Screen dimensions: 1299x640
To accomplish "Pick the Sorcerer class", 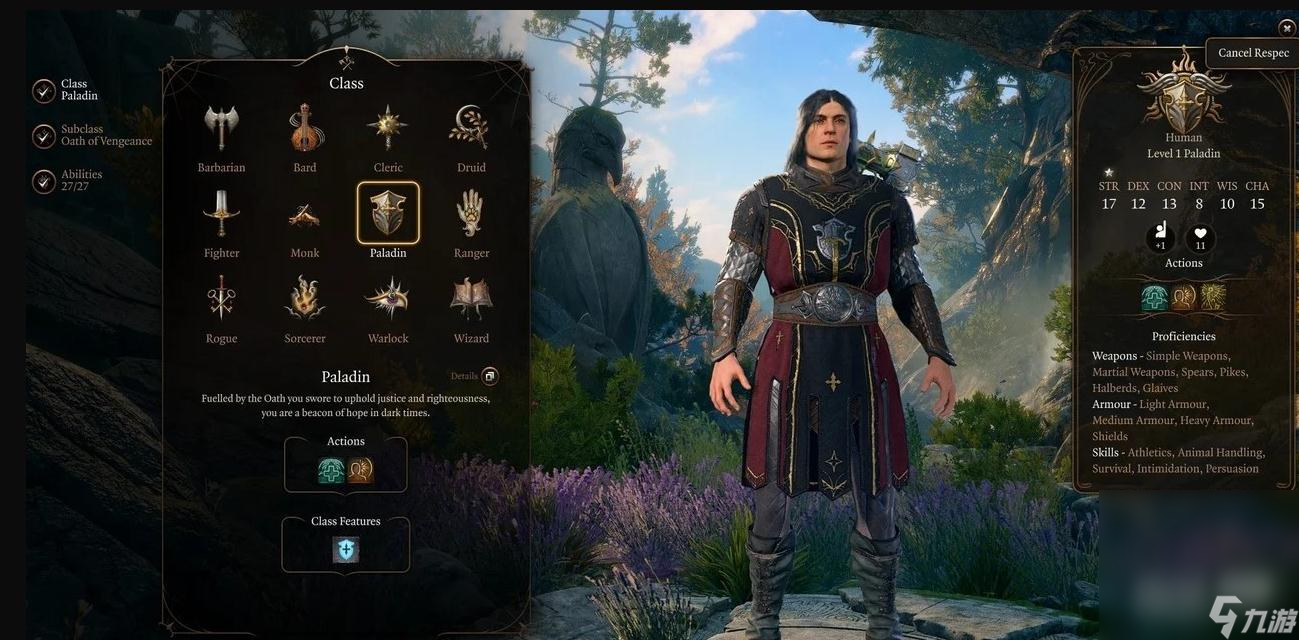I will [x=305, y=298].
